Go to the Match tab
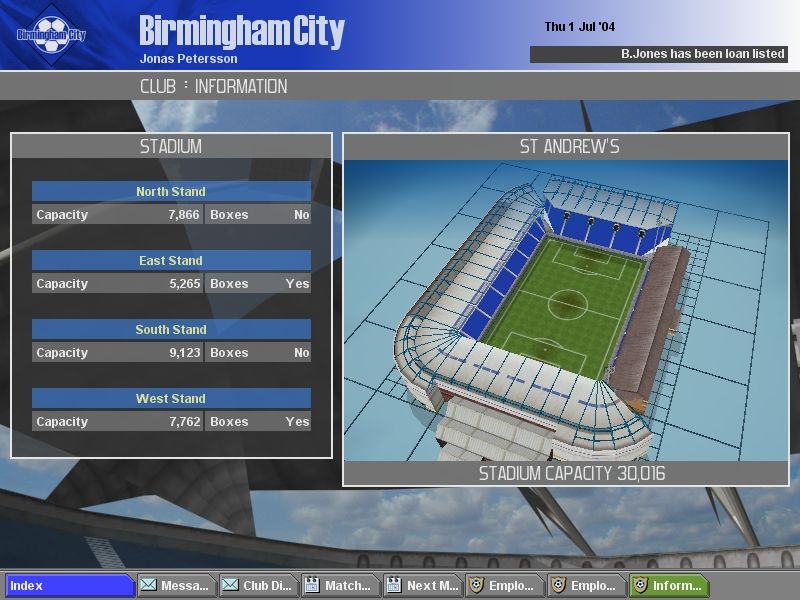800x600 pixels. (339, 586)
